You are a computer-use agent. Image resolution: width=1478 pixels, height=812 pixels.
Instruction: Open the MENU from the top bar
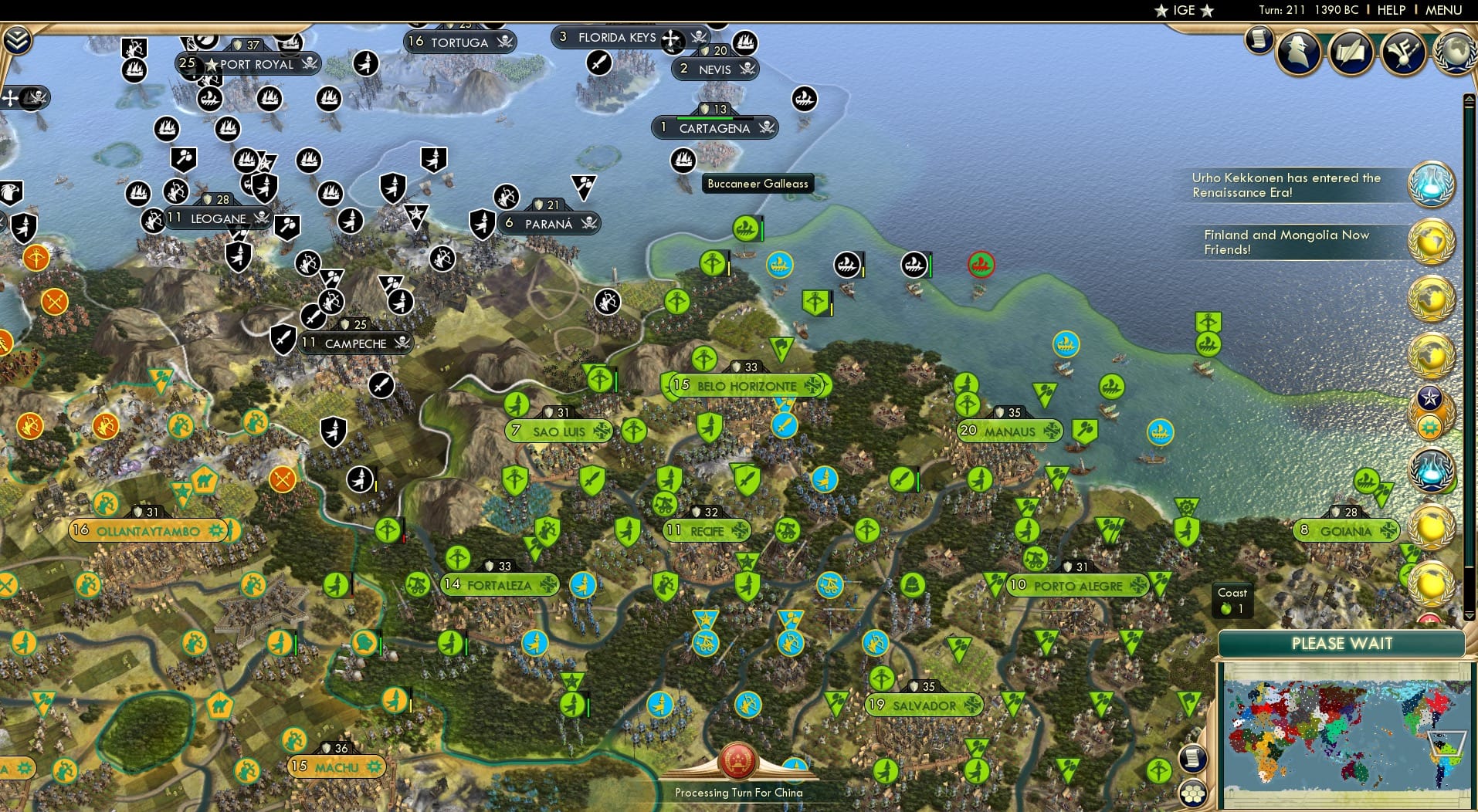(x=1442, y=10)
